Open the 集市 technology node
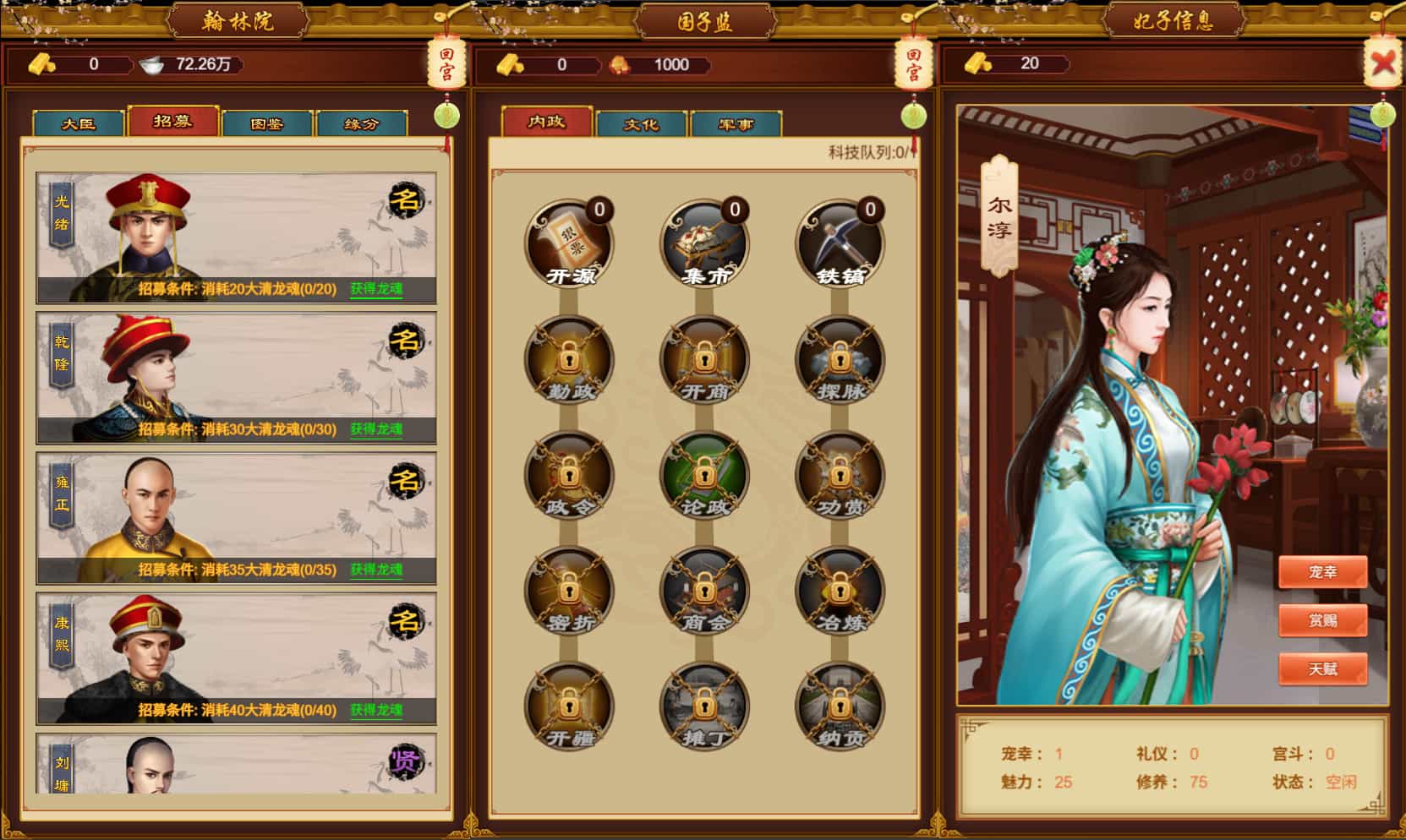This screenshot has width=1406, height=840. point(703,241)
